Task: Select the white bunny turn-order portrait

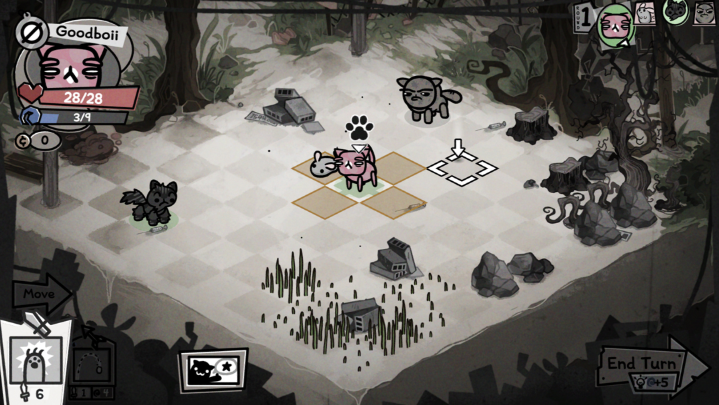Action: (646, 12)
